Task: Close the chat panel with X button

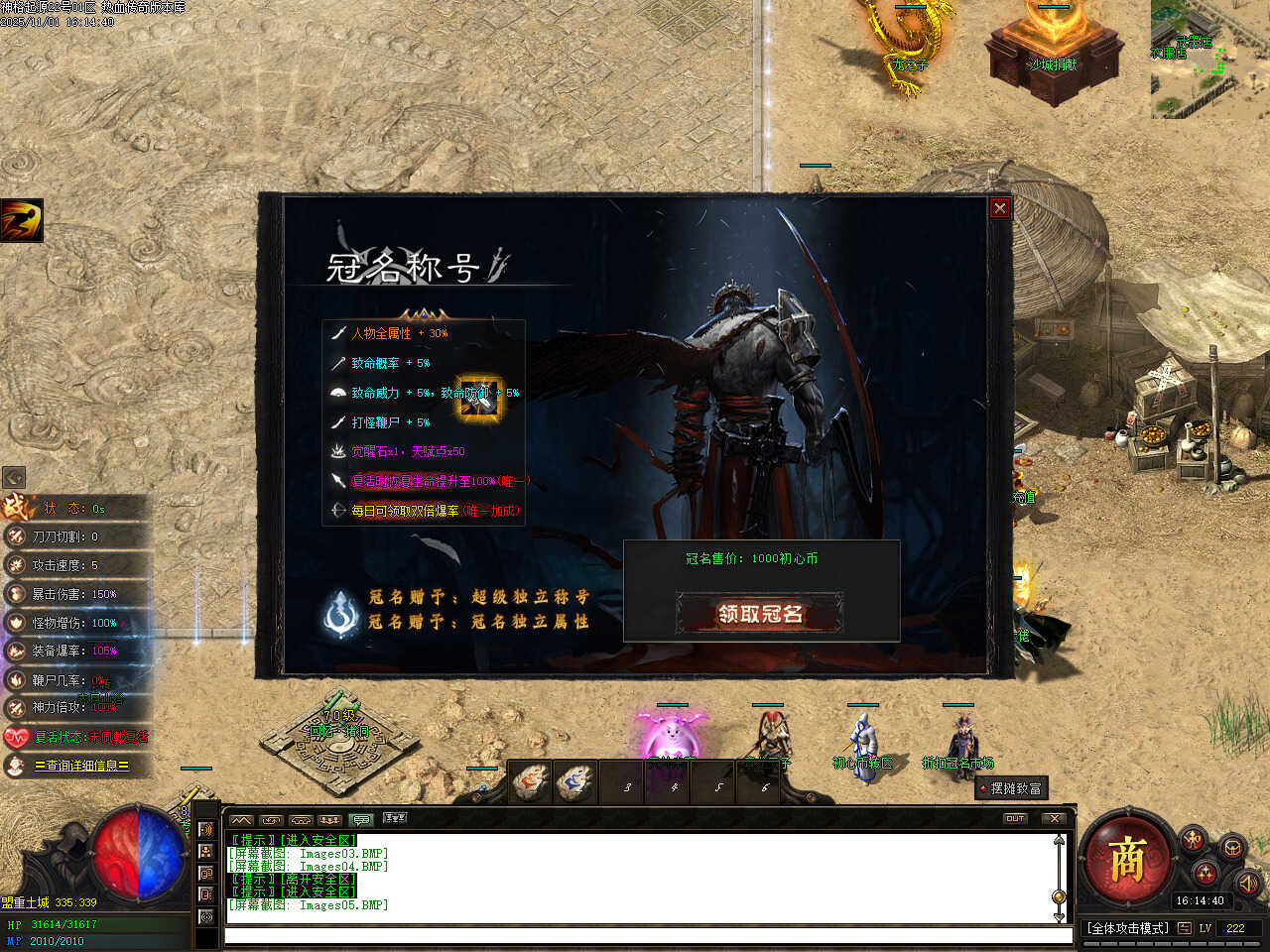Action: [1055, 819]
